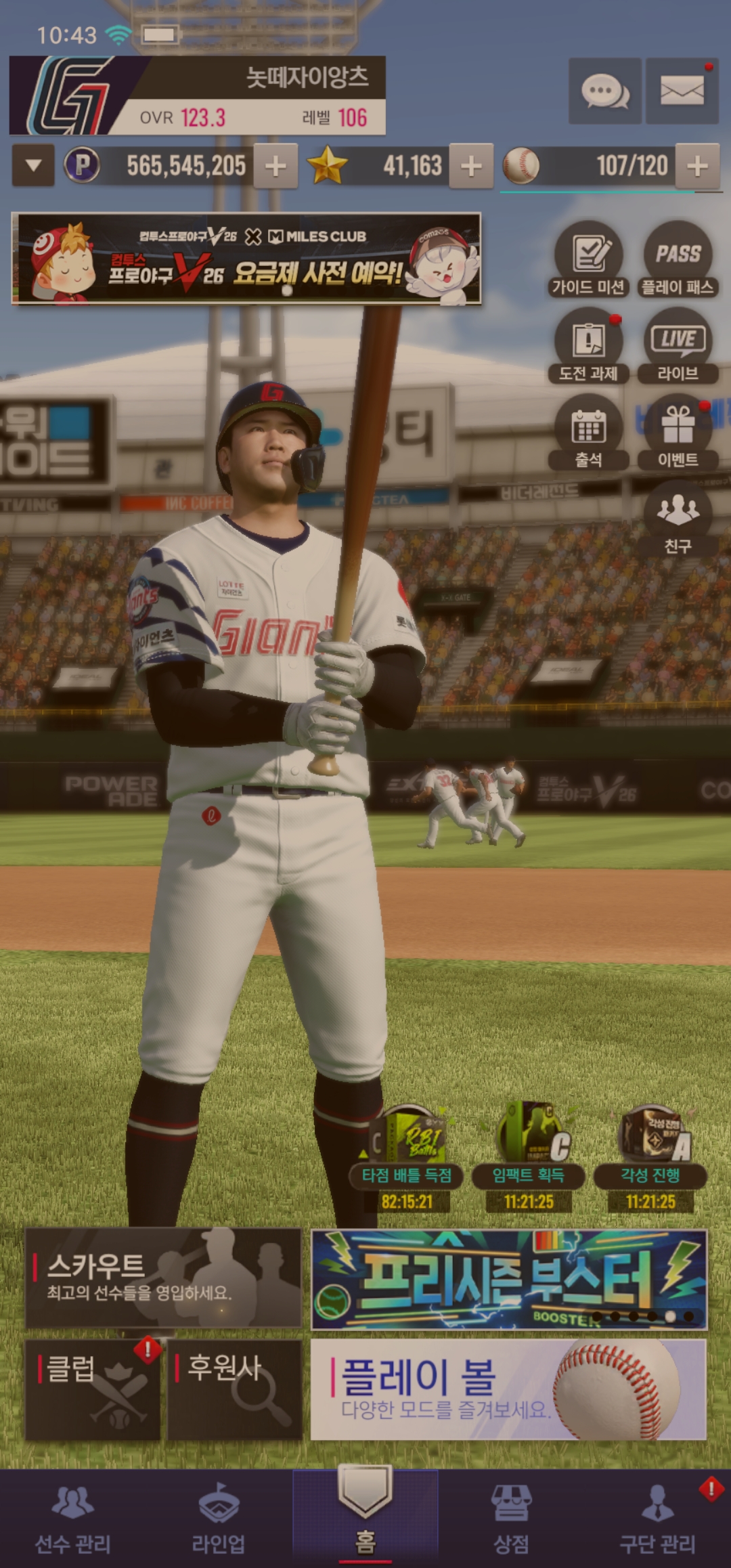Open 출석 attendance calendar
Viewport: 731px width, 1568px height.
point(588,433)
